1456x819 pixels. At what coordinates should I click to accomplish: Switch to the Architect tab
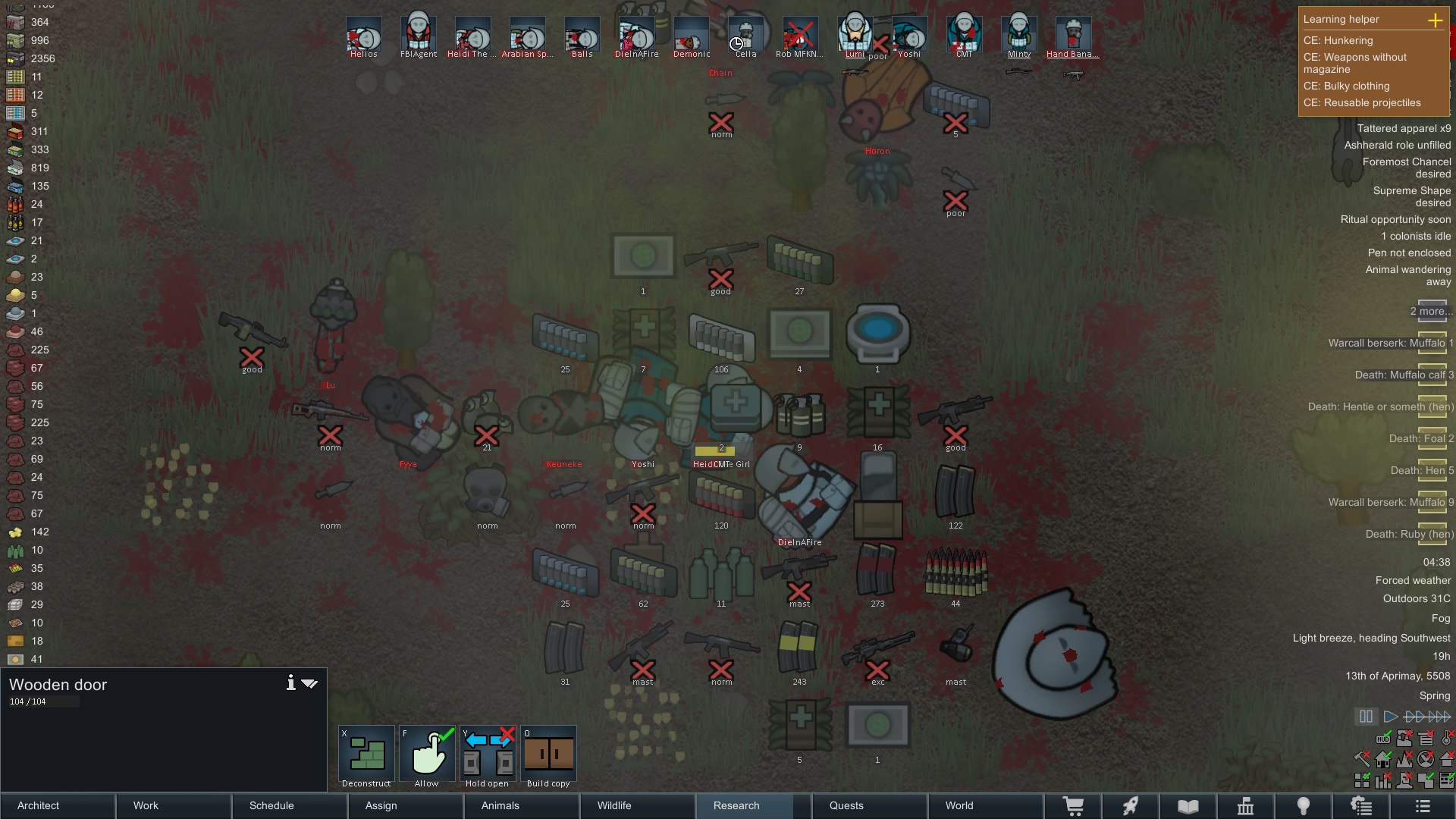click(38, 805)
